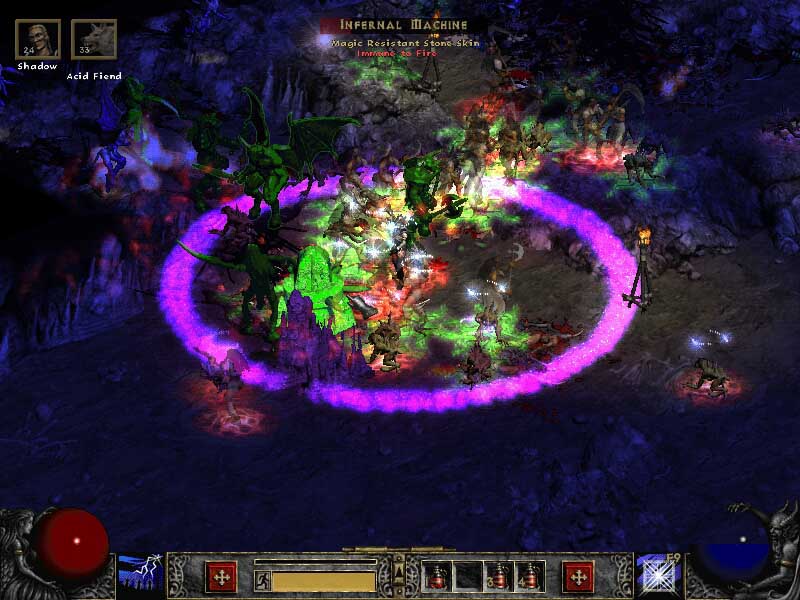Image resolution: width=800 pixels, height=600 pixels.
Task: Toggle the run/walk running man button
Action: point(262,579)
